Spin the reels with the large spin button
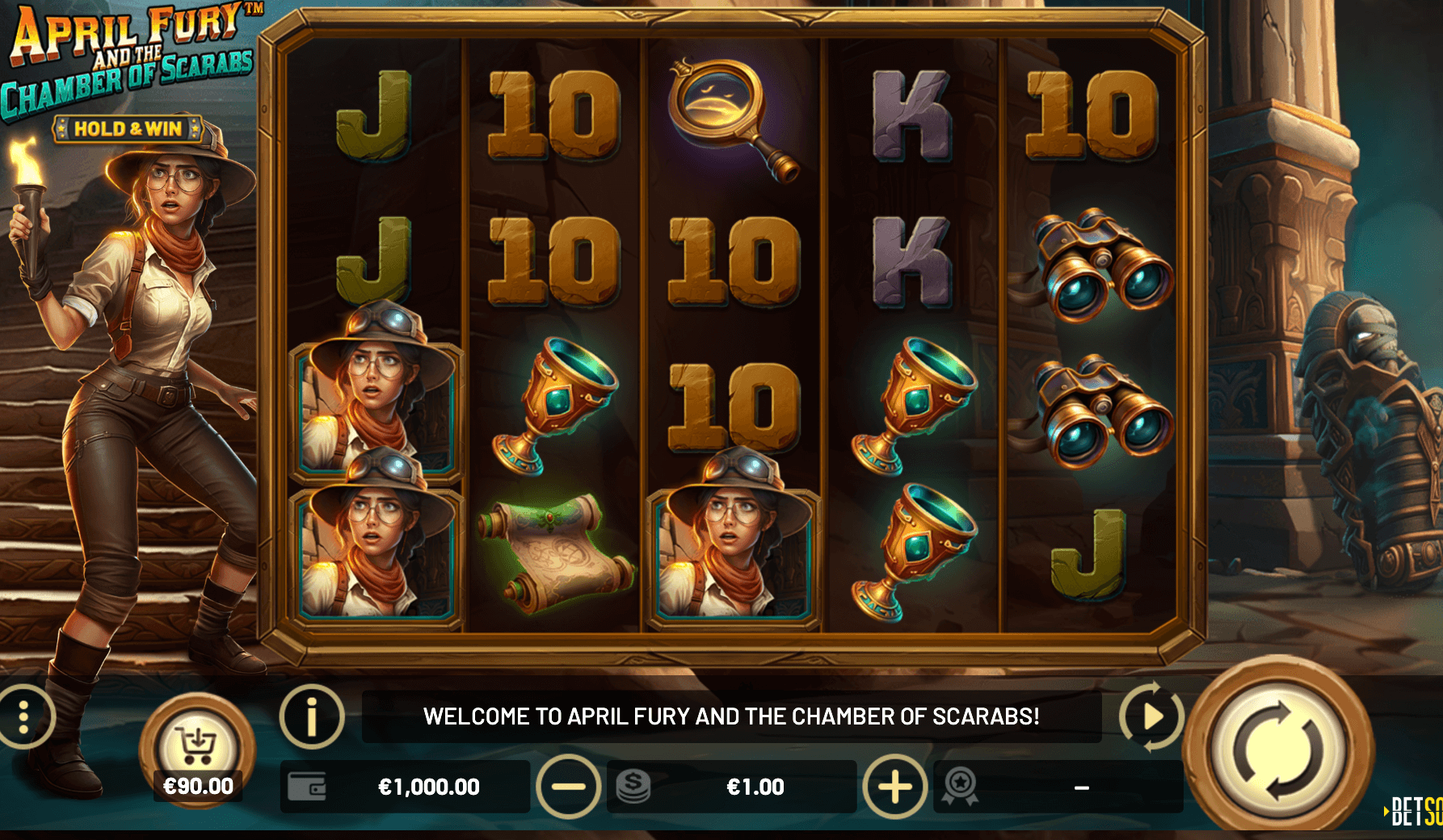Screen dimensions: 1443x840 tap(1278, 750)
